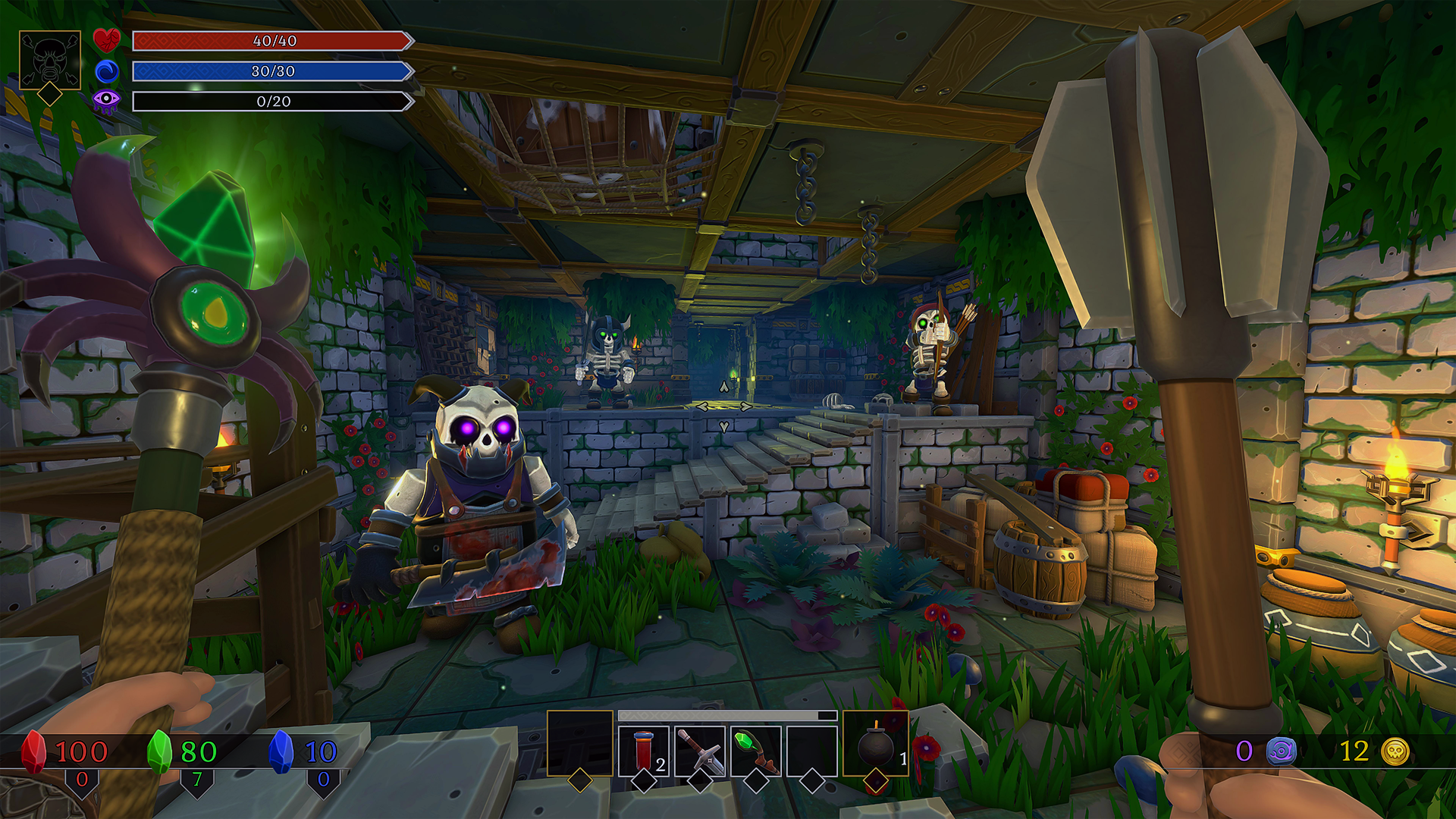Click the 40/40 health bar
This screenshot has width=1456, height=819.
click(271, 42)
